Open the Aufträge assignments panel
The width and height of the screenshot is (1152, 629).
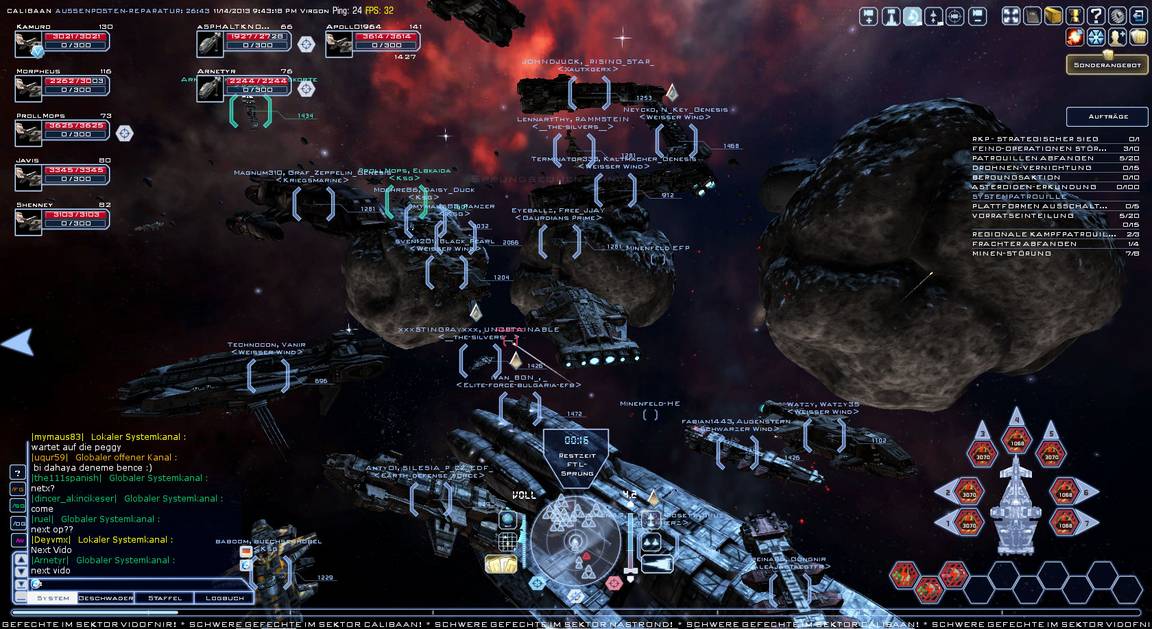pyautogui.click(x=1106, y=117)
